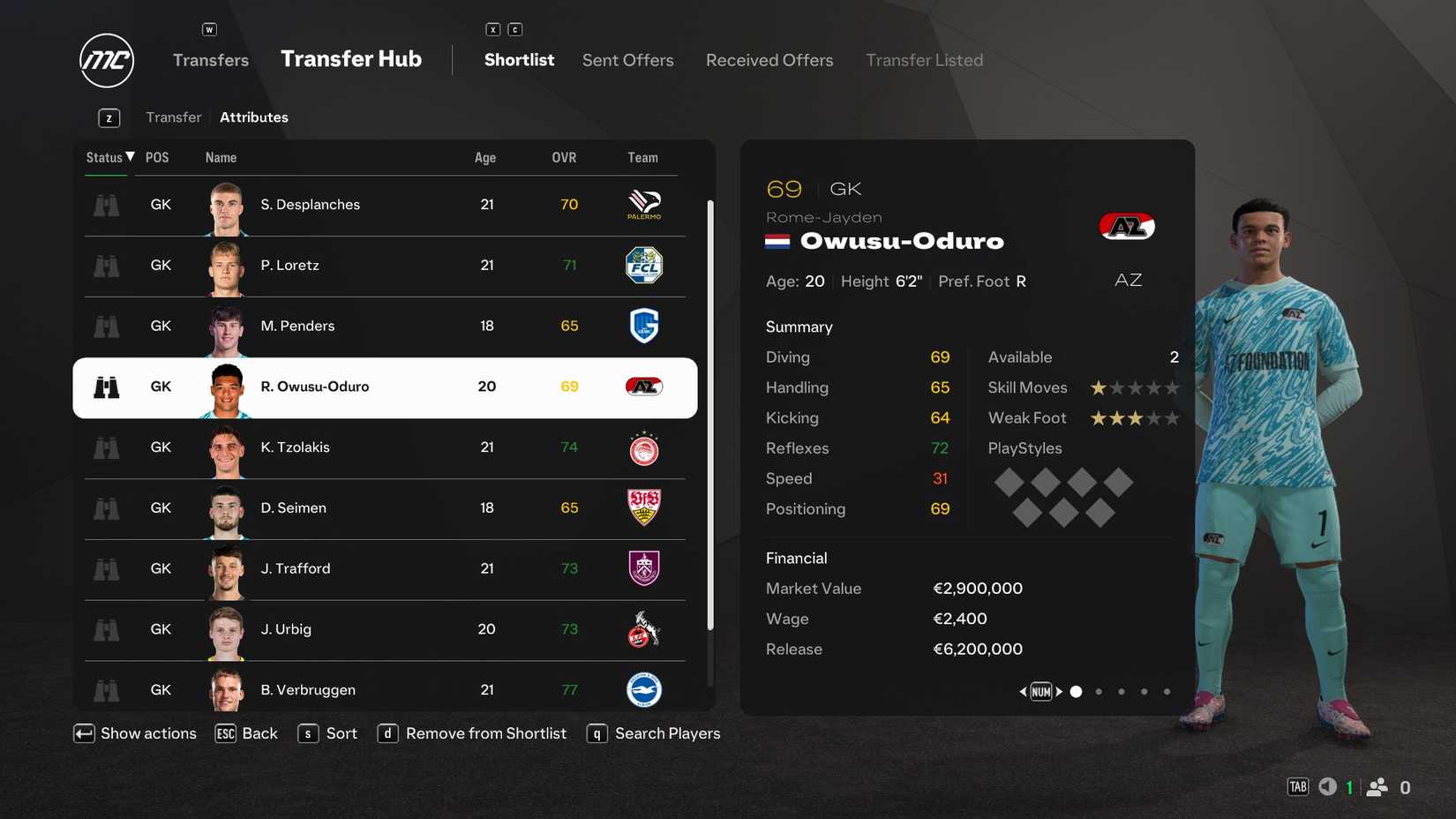Click the players online icon in the bottom right
1456x819 pixels.
point(1378,786)
